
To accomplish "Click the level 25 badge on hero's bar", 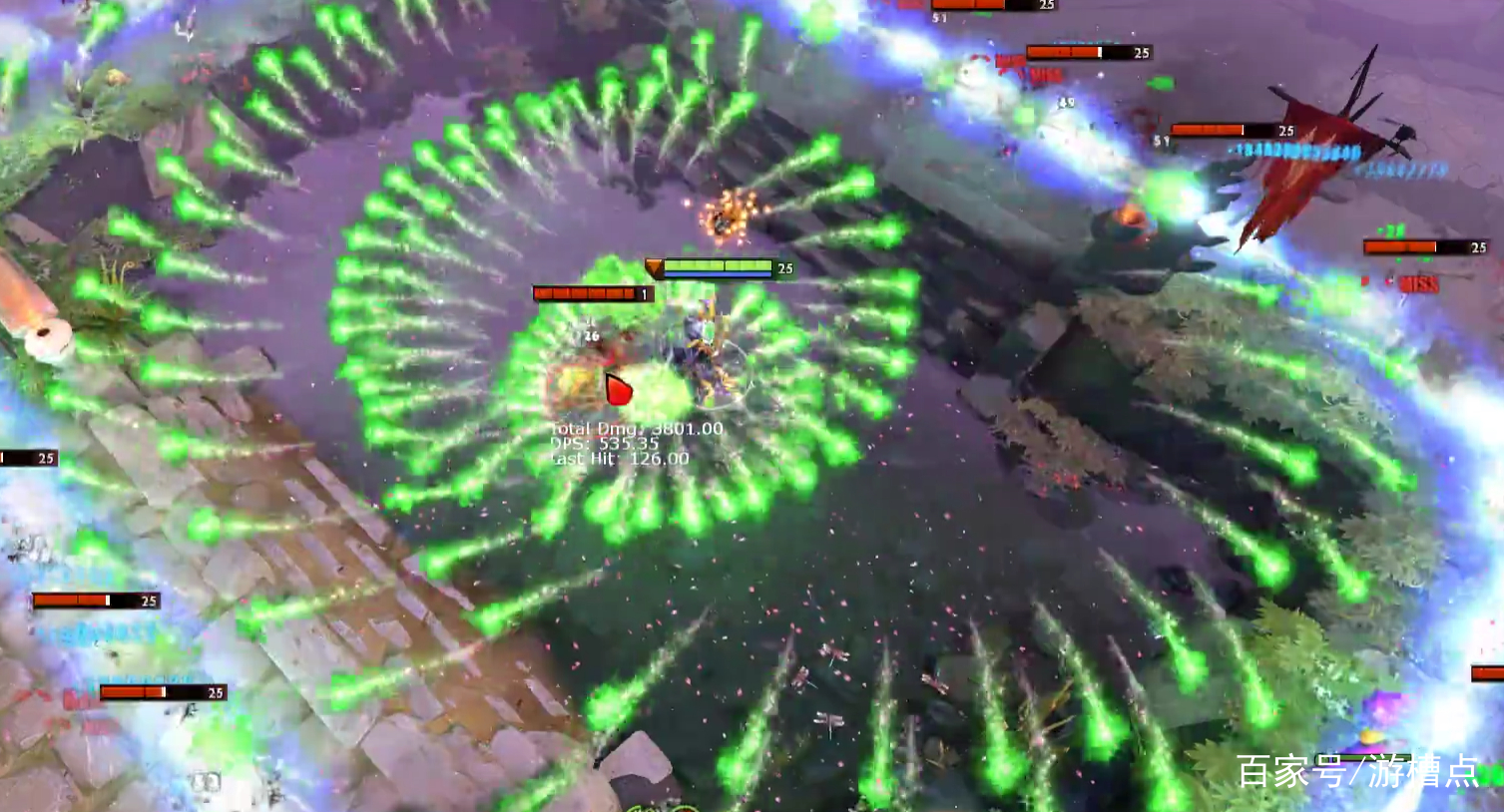I will point(784,266).
